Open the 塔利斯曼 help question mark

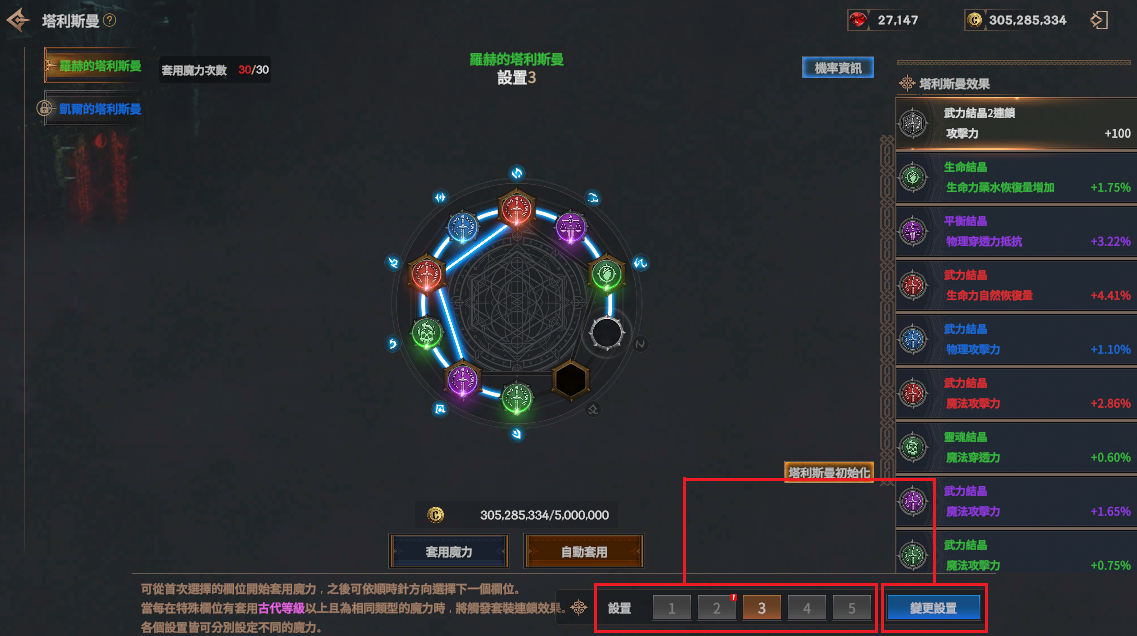point(109,20)
